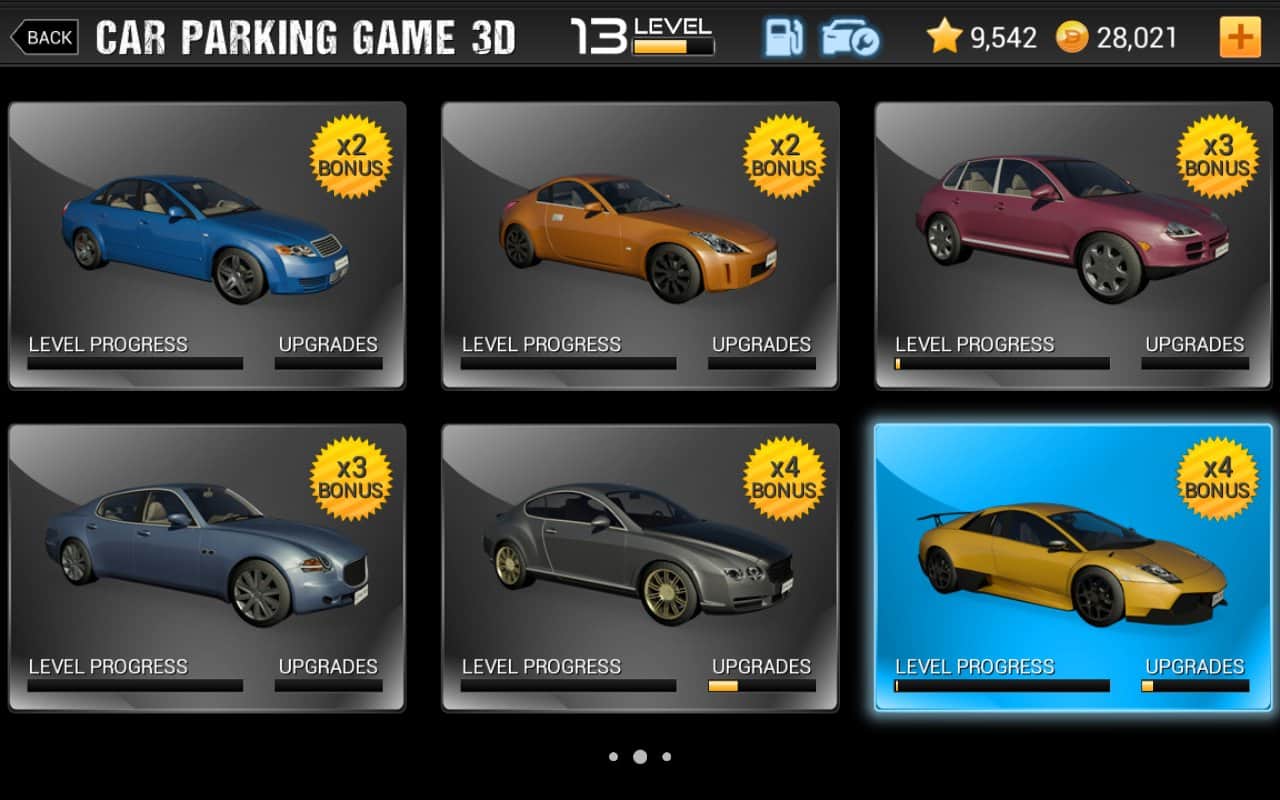Open the fuel pump icon
This screenshot has height=800, width=1280.
(784, 38)
